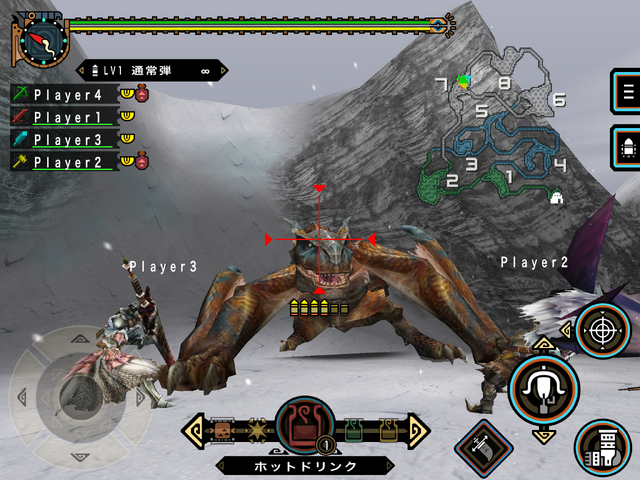The image size is (640, 480).
Task: Cycle item bar to the right
Action: point(418,430)
